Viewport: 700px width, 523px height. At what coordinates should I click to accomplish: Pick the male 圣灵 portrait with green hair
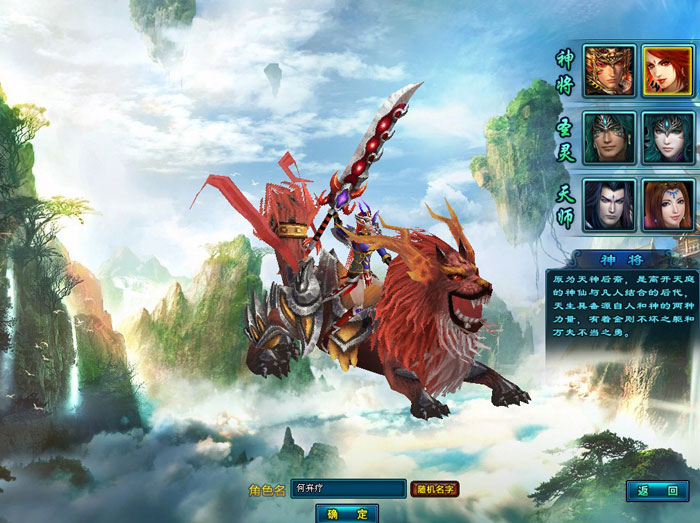point(609,137)
